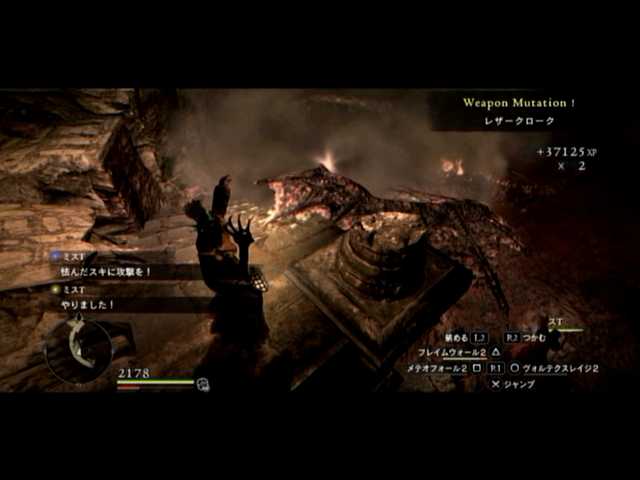640x480 pixels.
Task: Select the ST pawn status nameplate
Action: [556, 322]
